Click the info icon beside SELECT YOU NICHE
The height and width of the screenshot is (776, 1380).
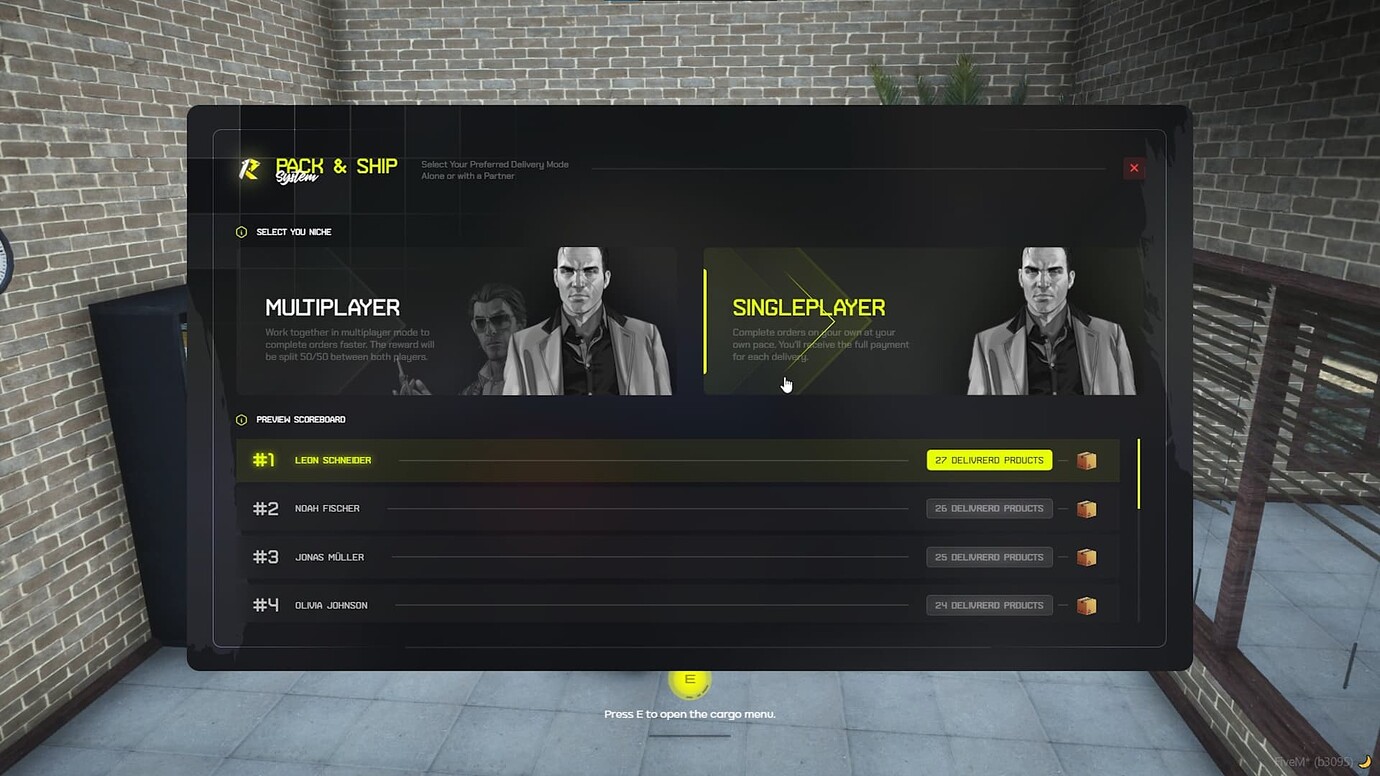point(242,231)
